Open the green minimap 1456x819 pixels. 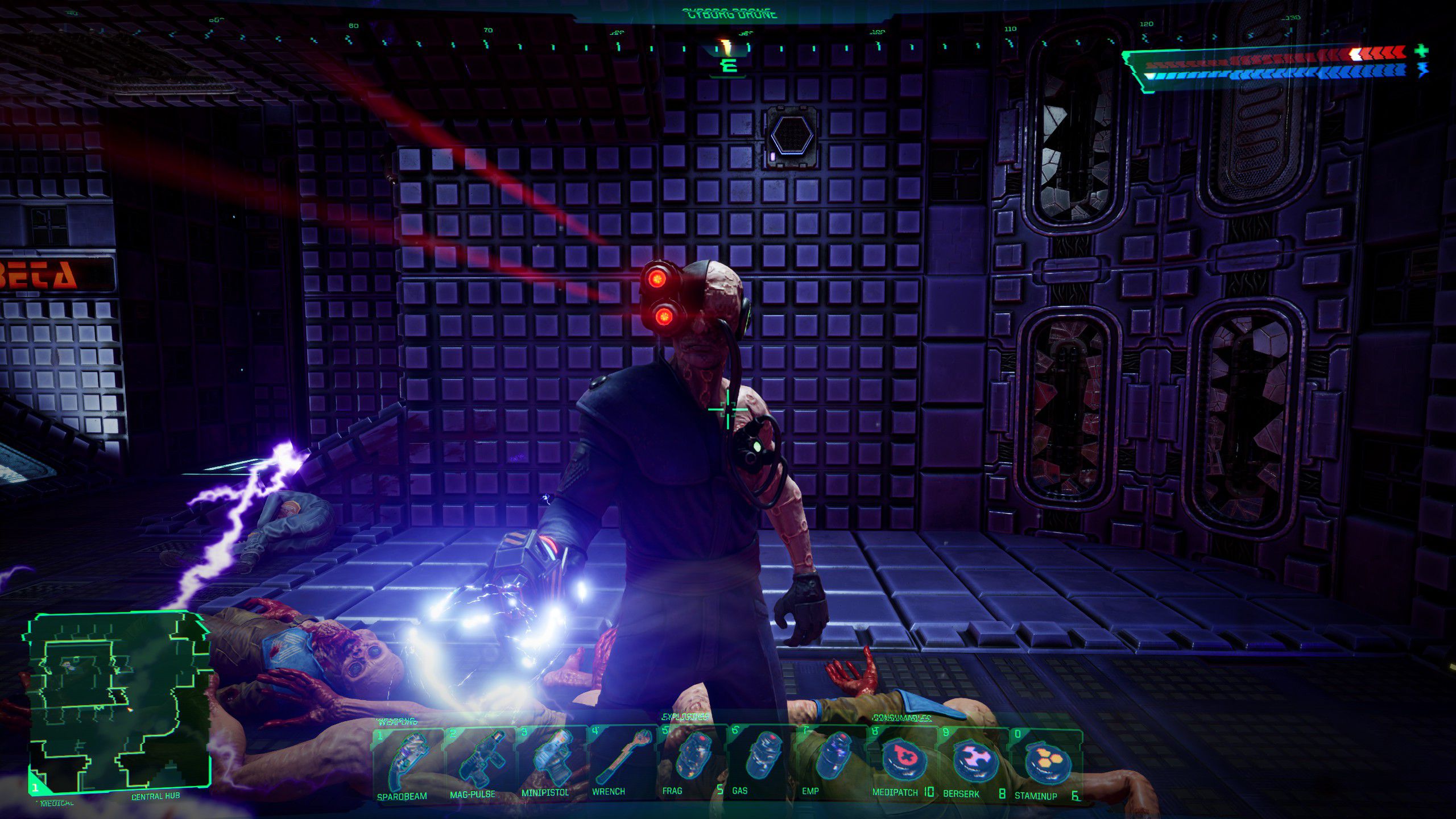118,703
